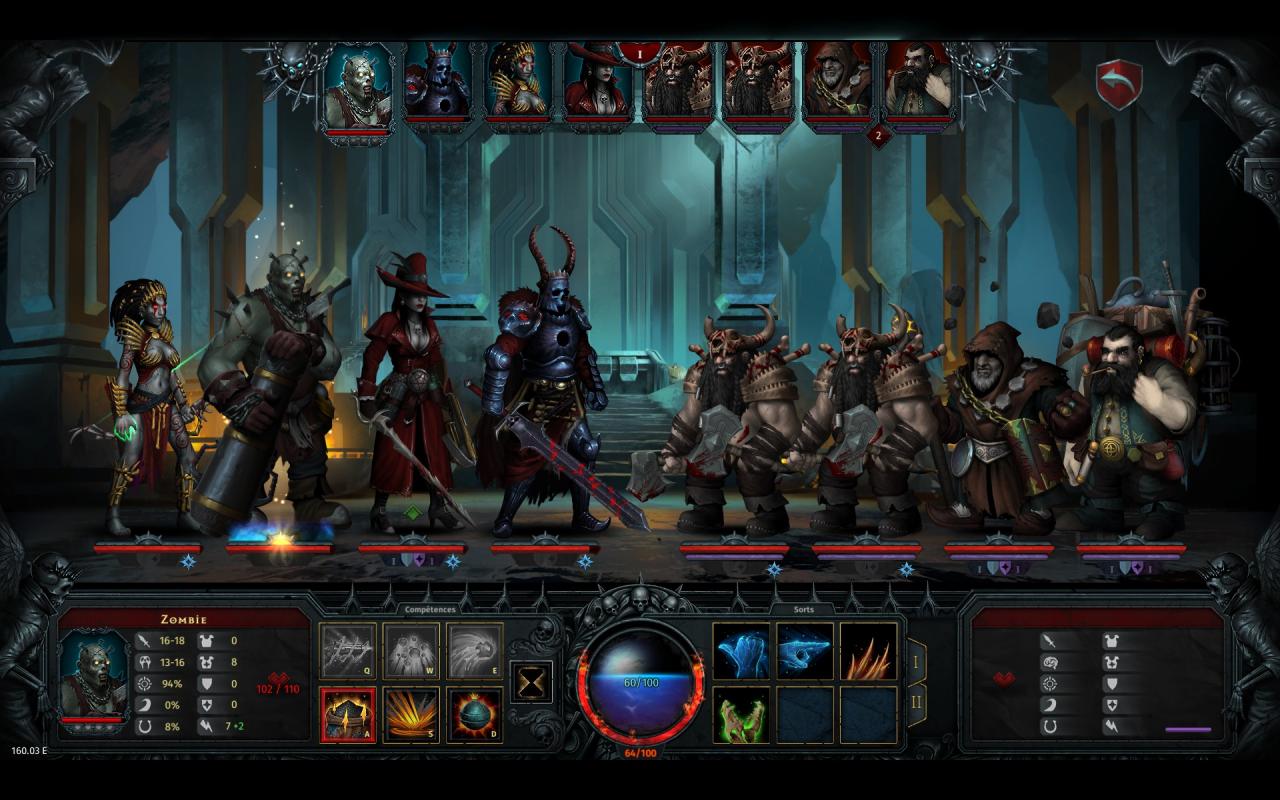Use the orange burst skill bound to S
The height and width of the screenshot is (800, 1280).
(411, 714)
